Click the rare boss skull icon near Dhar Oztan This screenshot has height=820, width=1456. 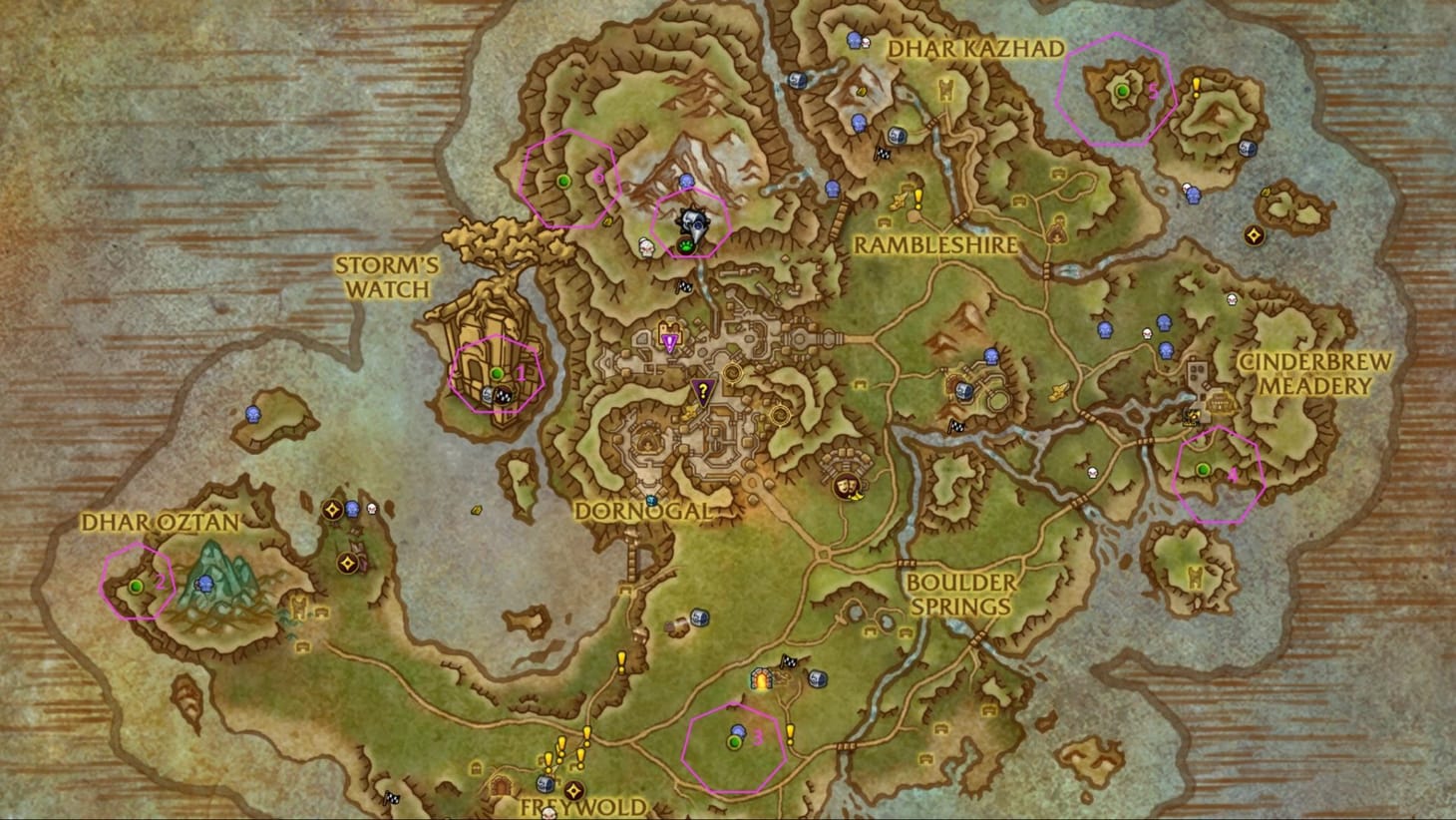pyautogui.click(x=372, y=510)
